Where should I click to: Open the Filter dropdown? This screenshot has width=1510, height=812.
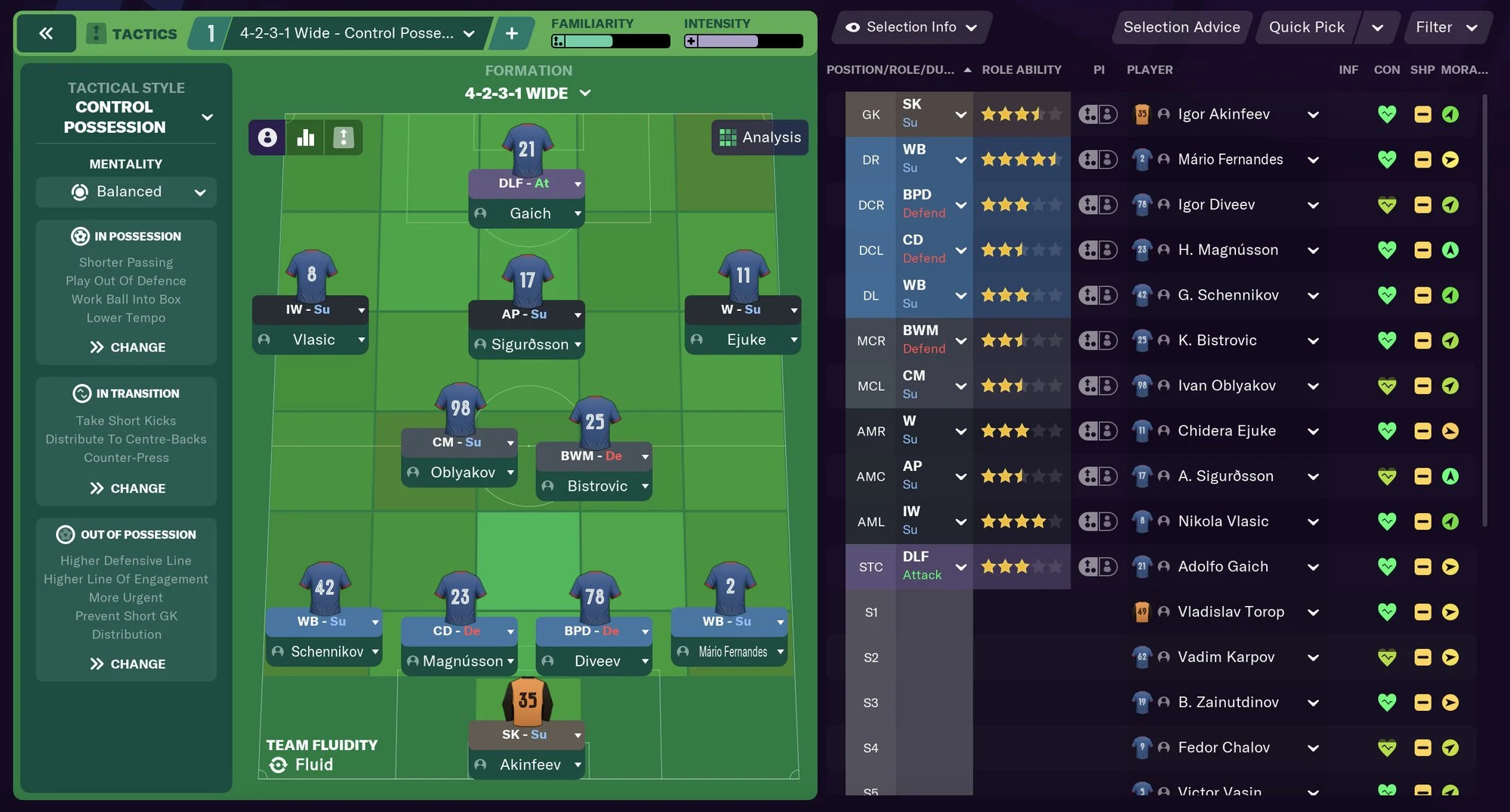1446,27
